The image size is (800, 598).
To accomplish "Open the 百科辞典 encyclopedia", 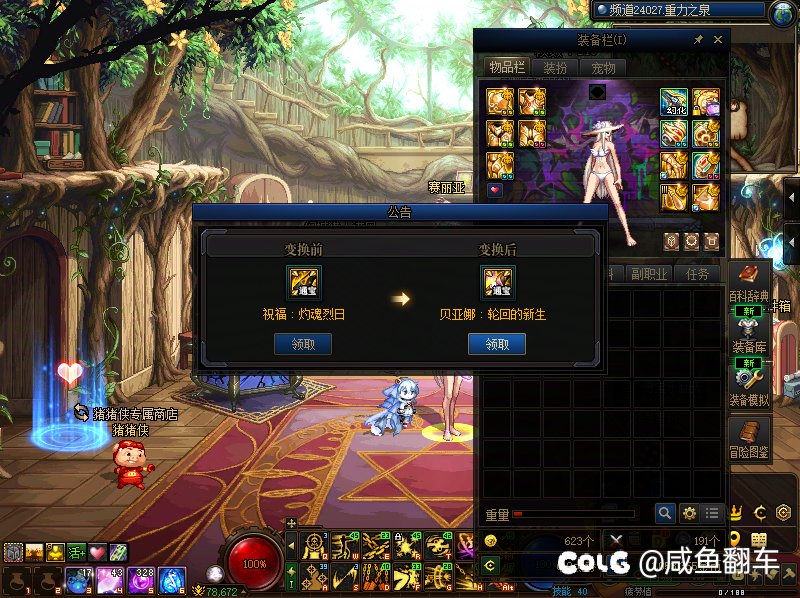I will pyautogui.click(x=749, y=281).
